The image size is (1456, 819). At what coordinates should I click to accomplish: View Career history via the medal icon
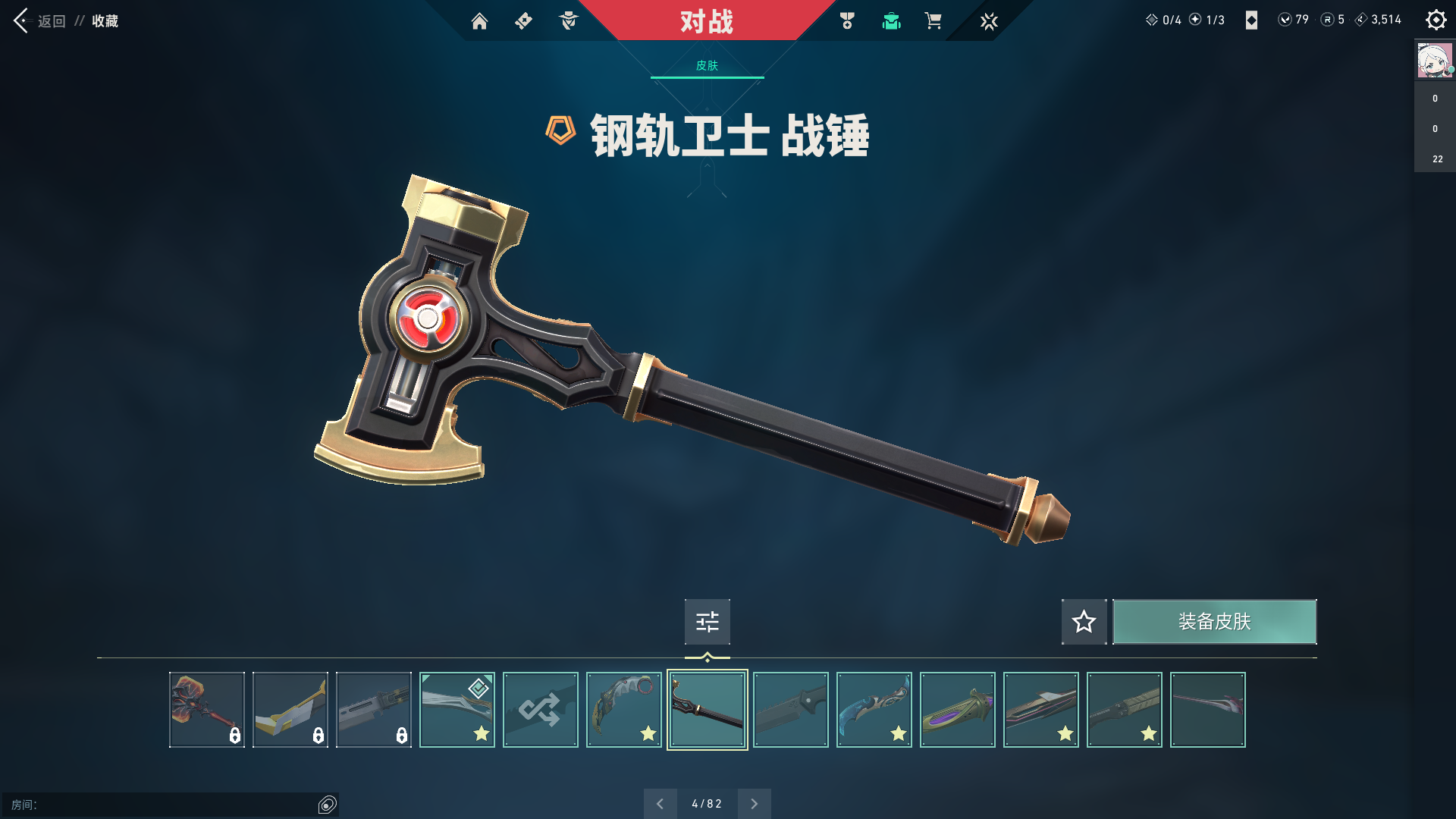click(847, 20)
